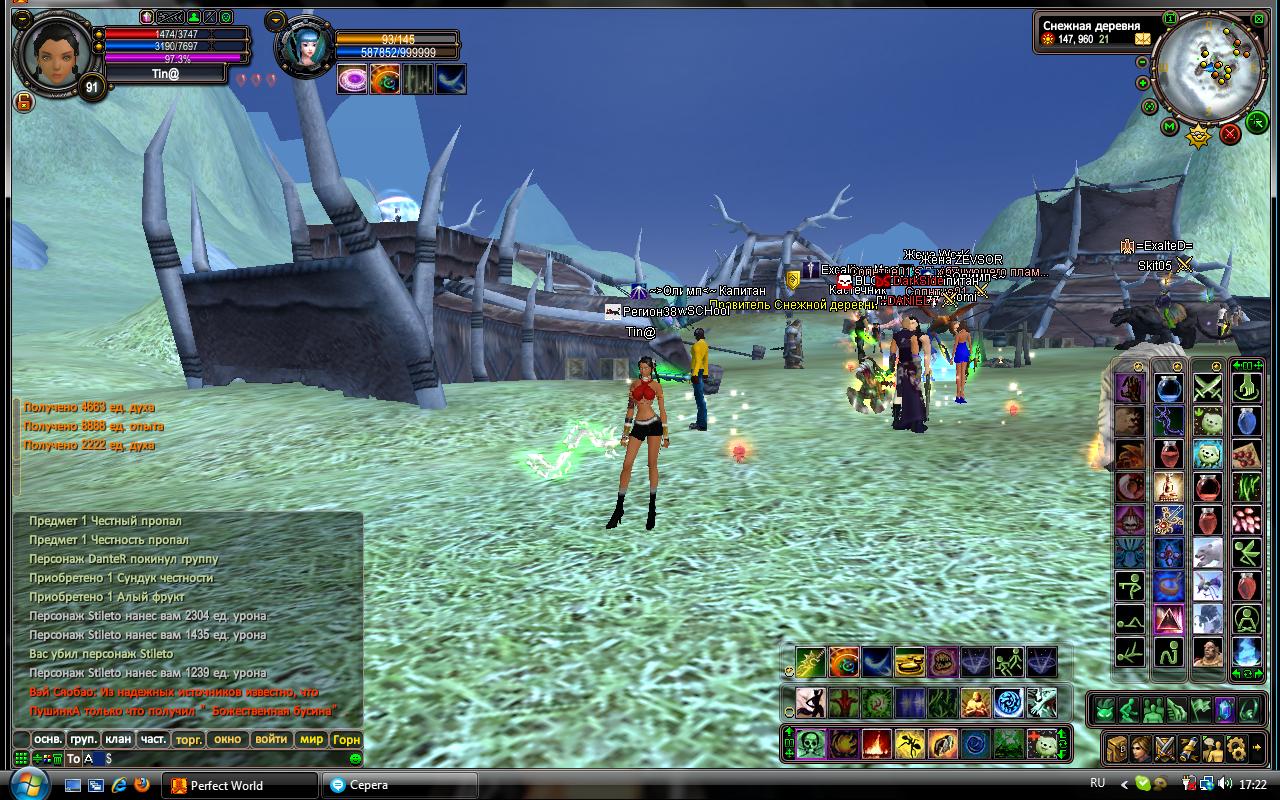The height and width of the screenshot is (800, 1280).
Task: Open the 'груп.' chat tab
Action: tap(83, 739)
